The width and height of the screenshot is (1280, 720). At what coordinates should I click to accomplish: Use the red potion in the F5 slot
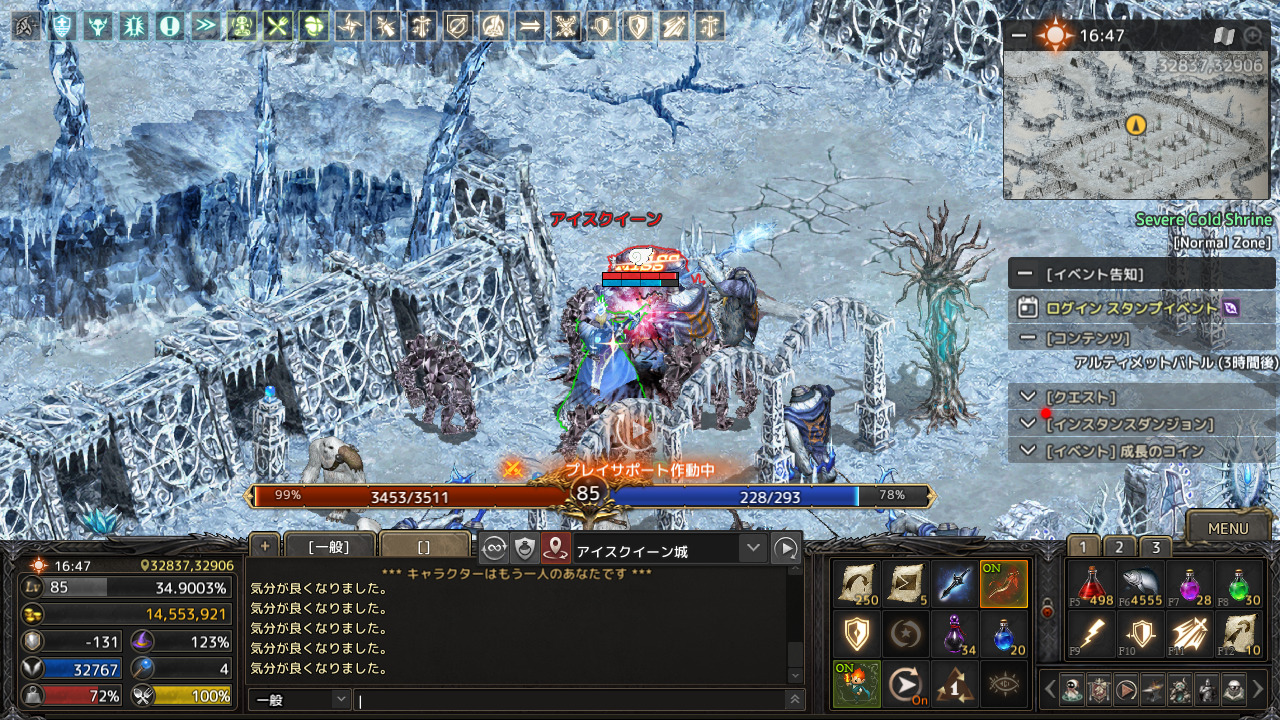point(1090,585)
